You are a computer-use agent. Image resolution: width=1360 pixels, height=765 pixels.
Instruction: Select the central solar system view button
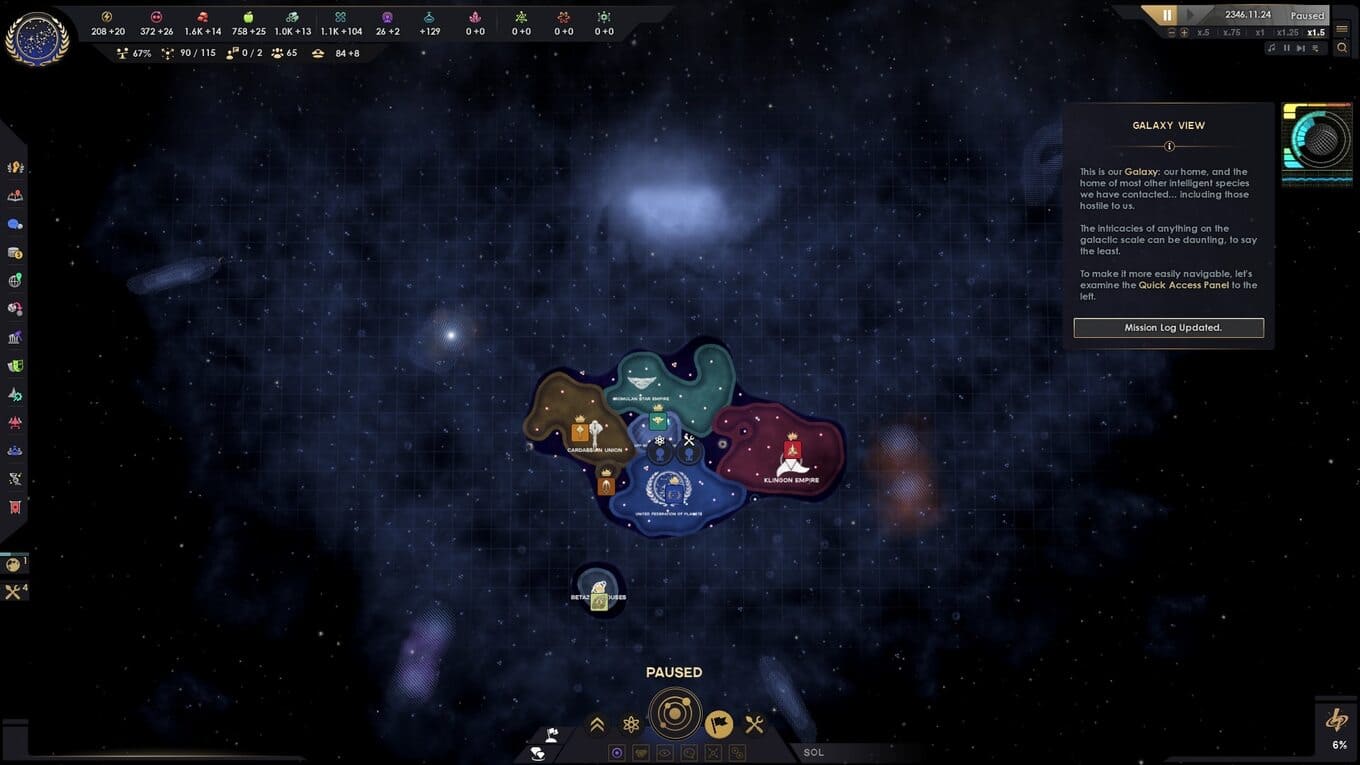pyautogui.click(x=675, y=714)
